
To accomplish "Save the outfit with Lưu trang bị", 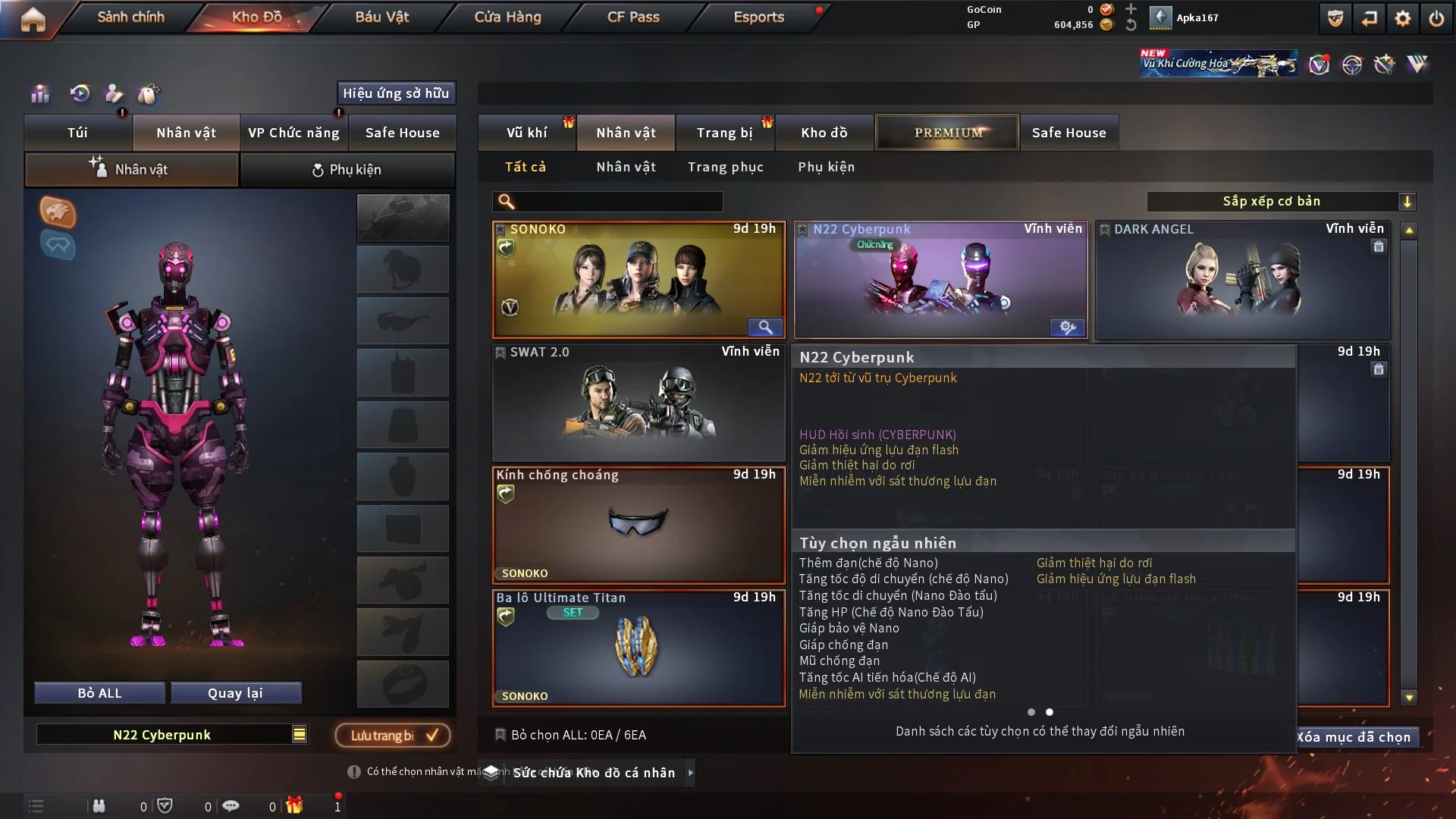I will [393, 735].
